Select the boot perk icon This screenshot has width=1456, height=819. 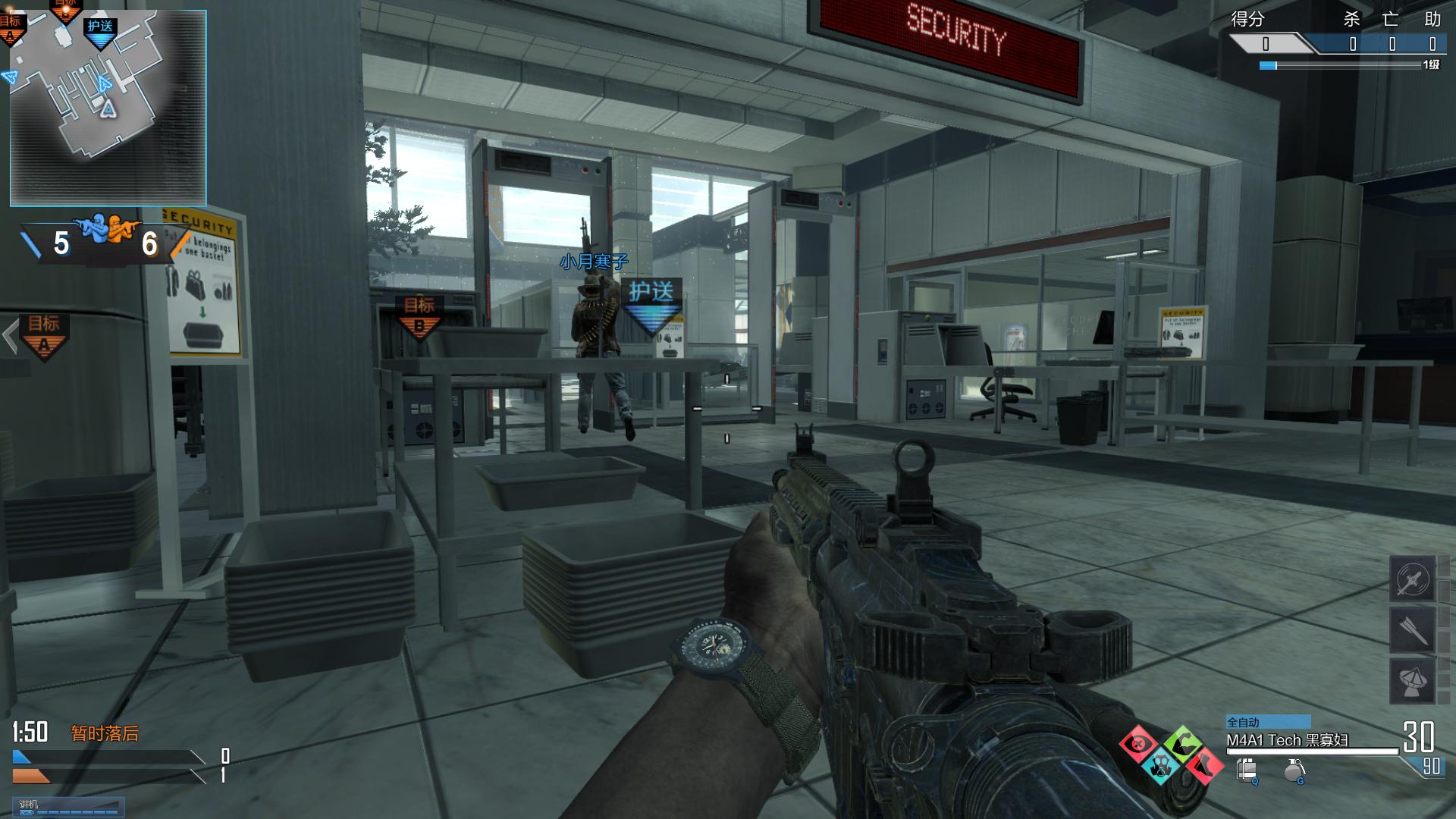1204,764
